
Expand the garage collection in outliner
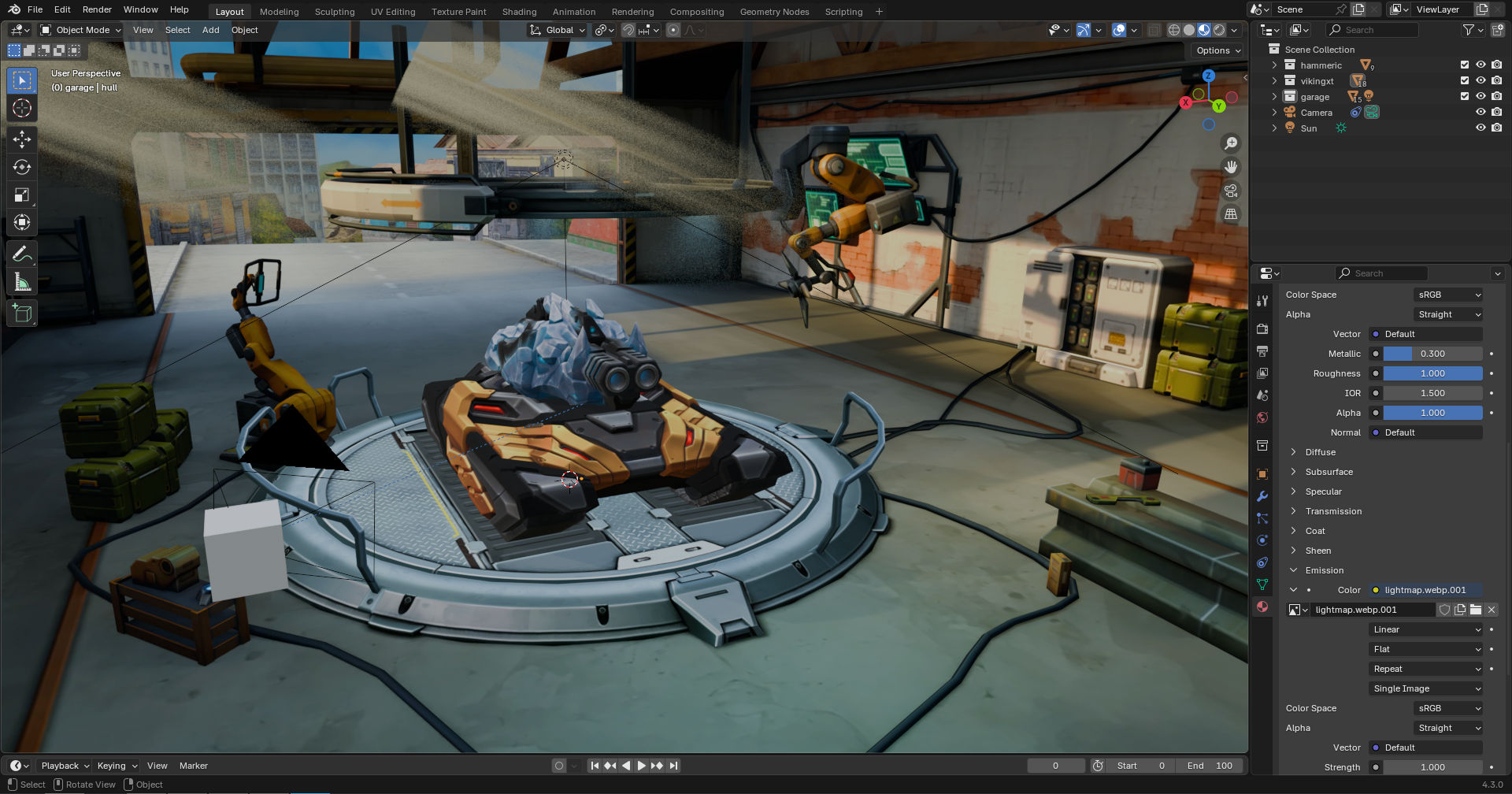coord(1274,97)
